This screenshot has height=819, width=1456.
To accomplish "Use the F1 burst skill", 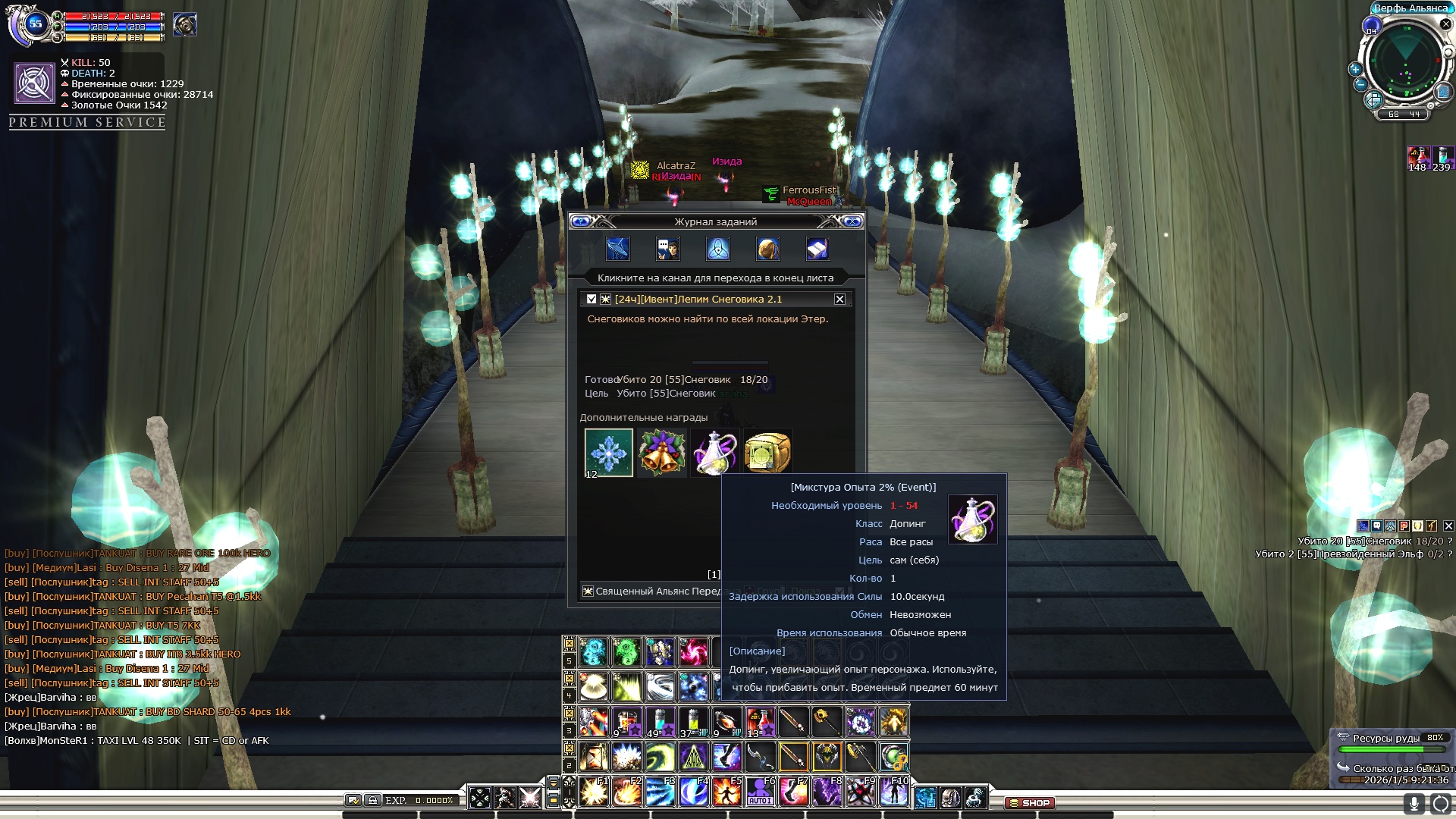I will tap(594, 792).
